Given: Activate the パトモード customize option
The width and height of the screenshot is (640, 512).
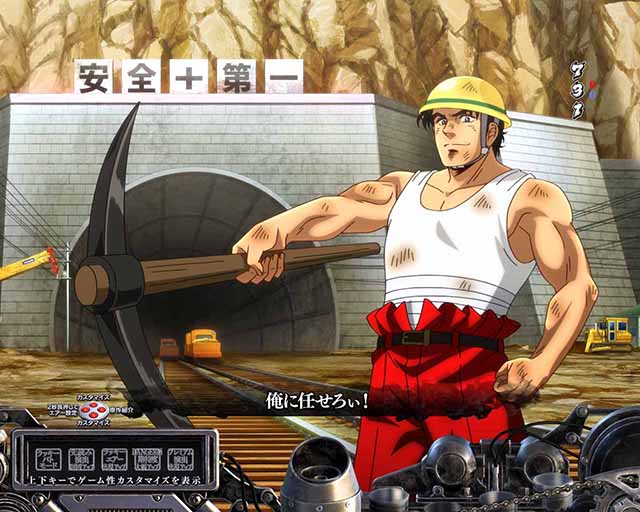Looking at the screenshot, I should [x=46, y=458].
